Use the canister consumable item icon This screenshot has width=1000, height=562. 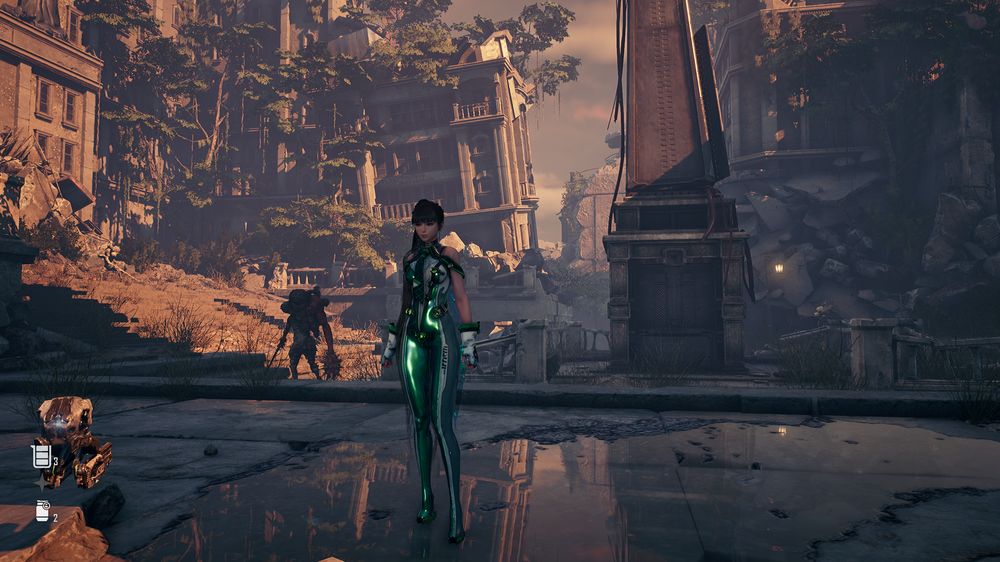tap(43, 511)
